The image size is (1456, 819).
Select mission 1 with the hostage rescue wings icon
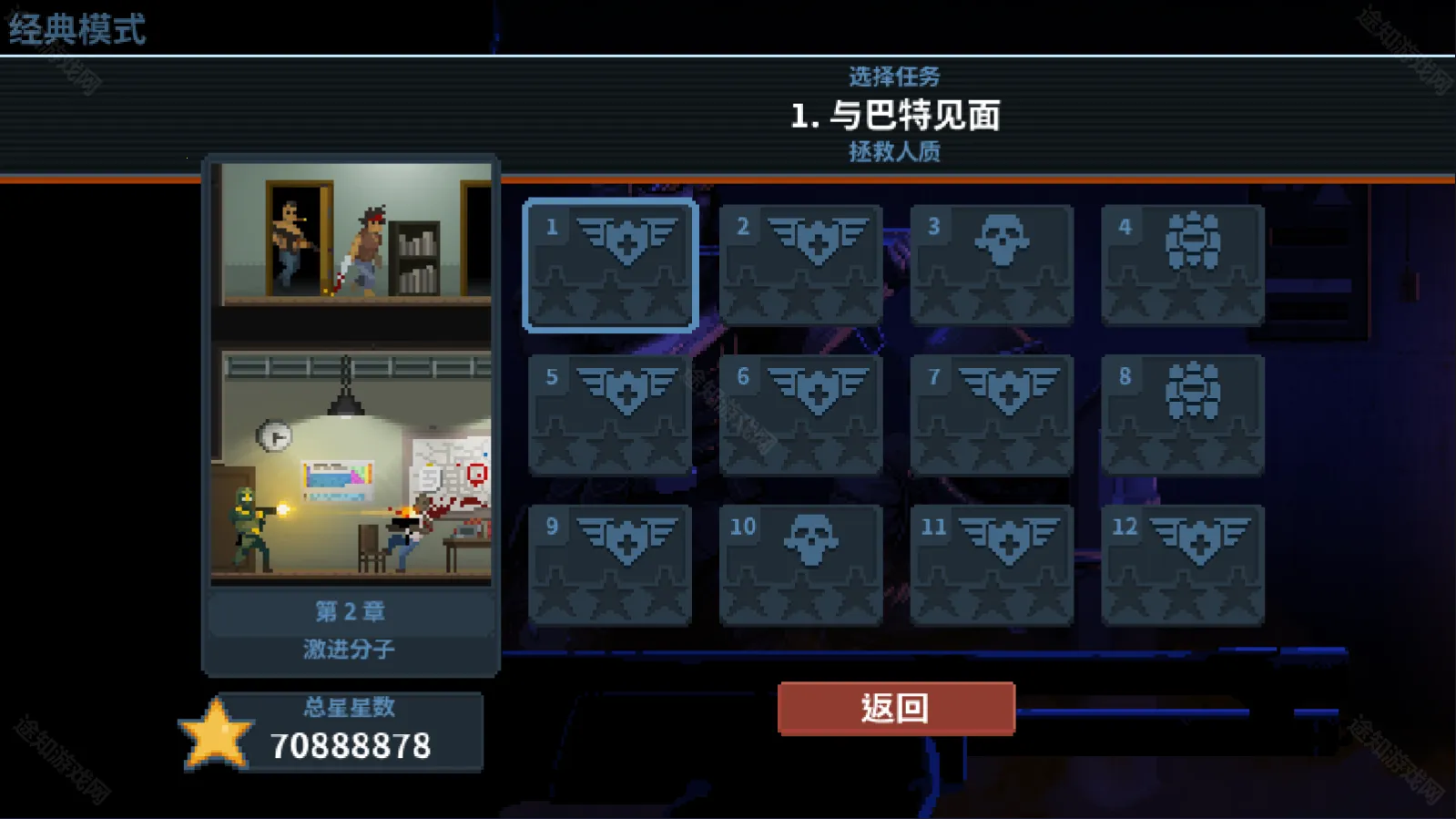pyautogui.click(x=609, y=264)
